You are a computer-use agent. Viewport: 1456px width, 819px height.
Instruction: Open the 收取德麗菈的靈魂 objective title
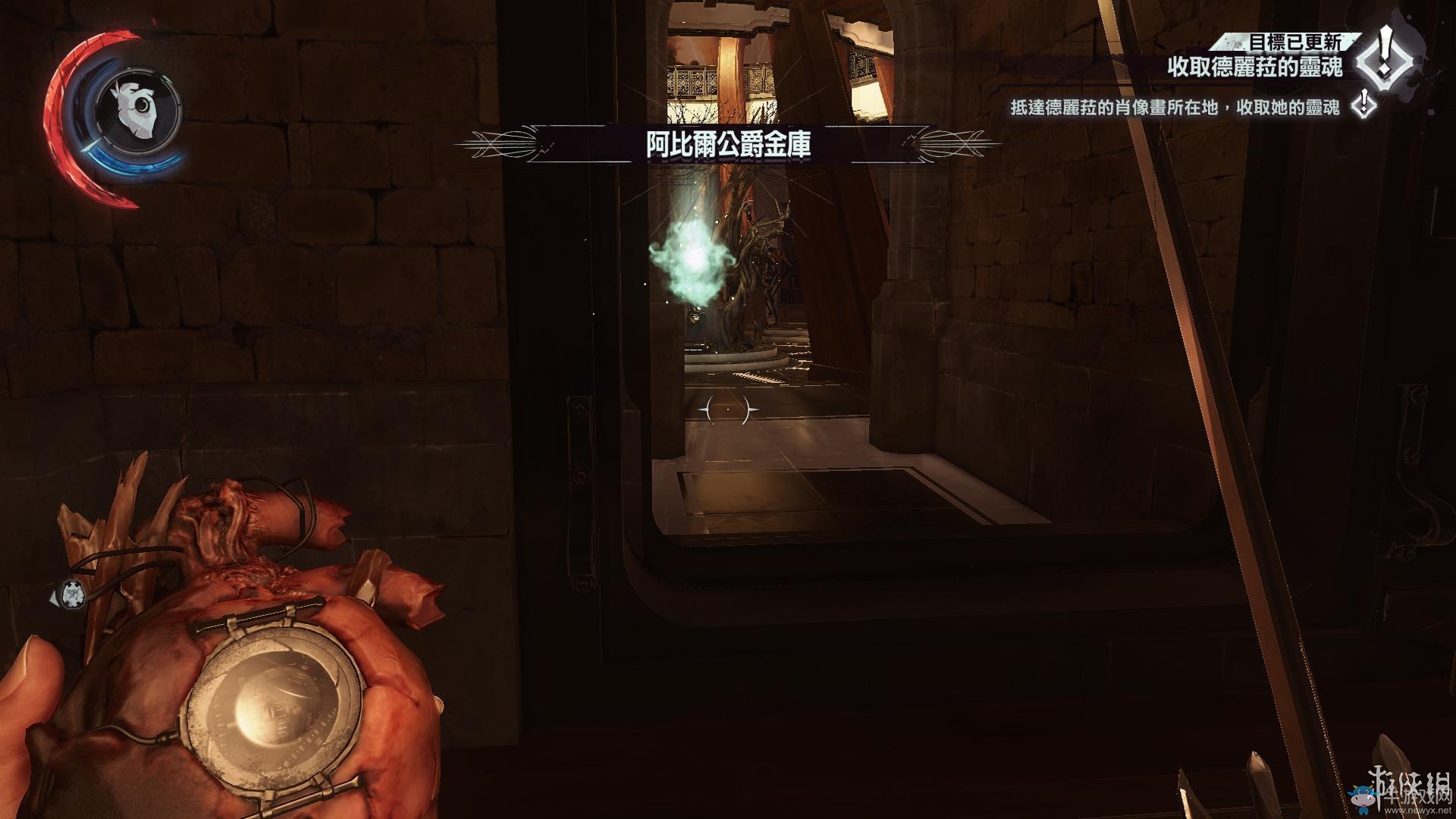coord(1254,67)
